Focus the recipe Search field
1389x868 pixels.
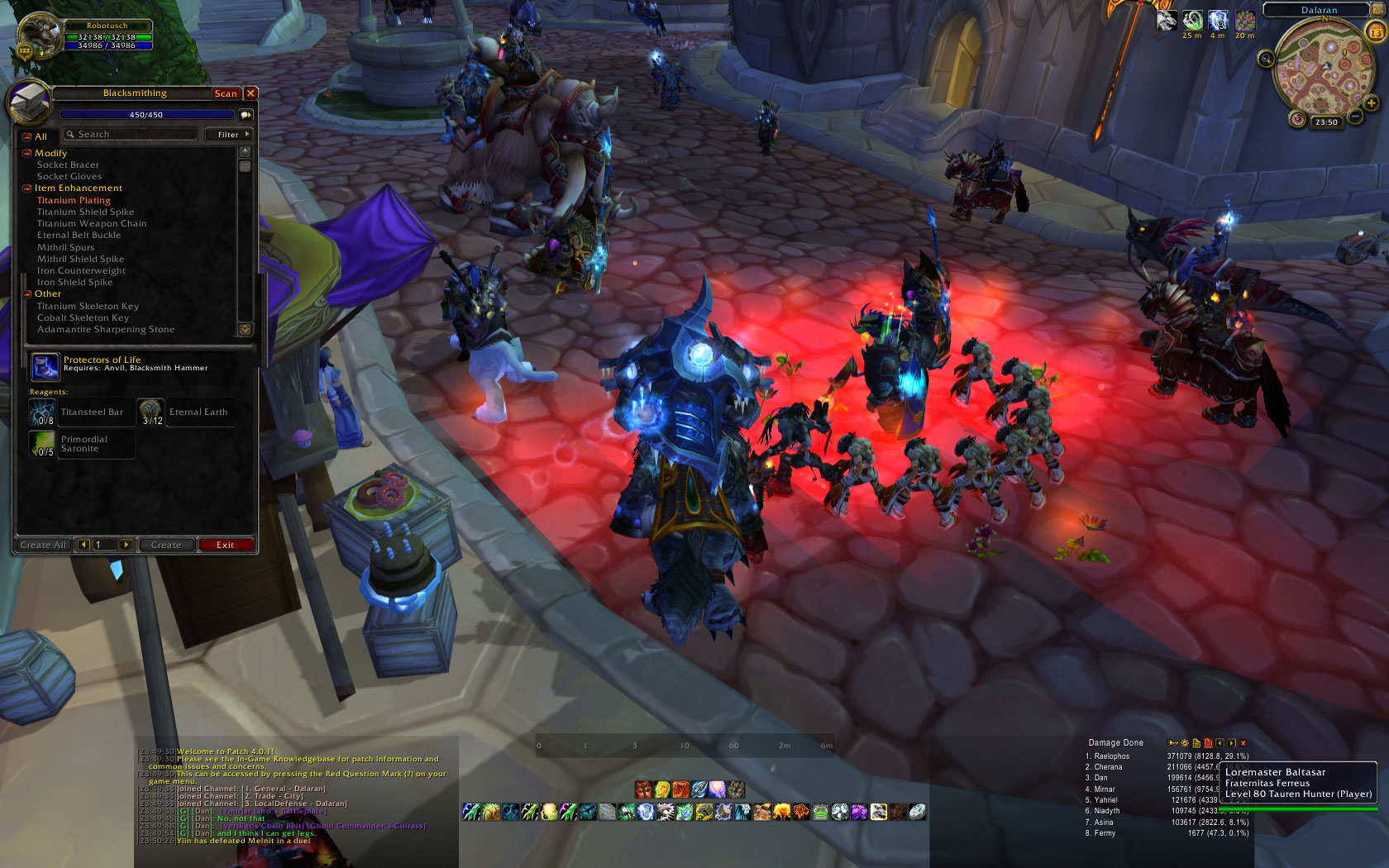point(132,134)
